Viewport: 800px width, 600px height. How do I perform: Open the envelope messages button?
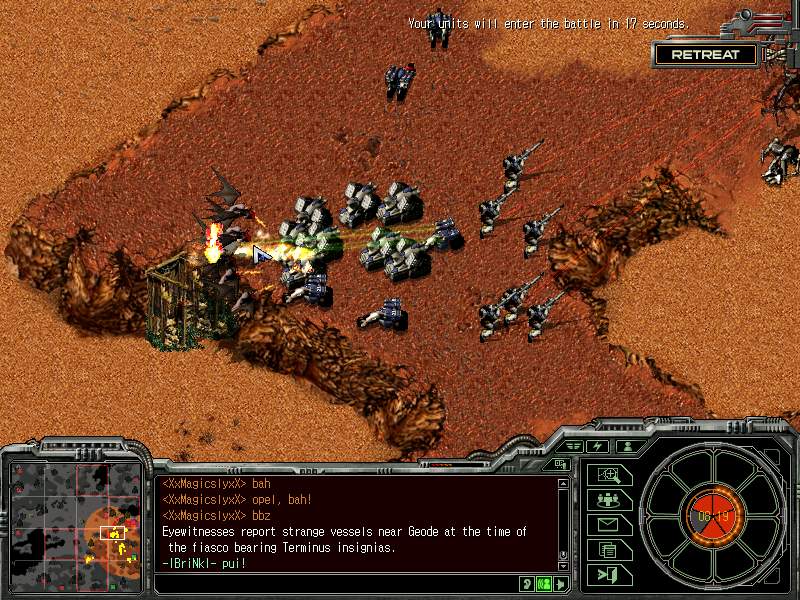[x=607, y=524]
